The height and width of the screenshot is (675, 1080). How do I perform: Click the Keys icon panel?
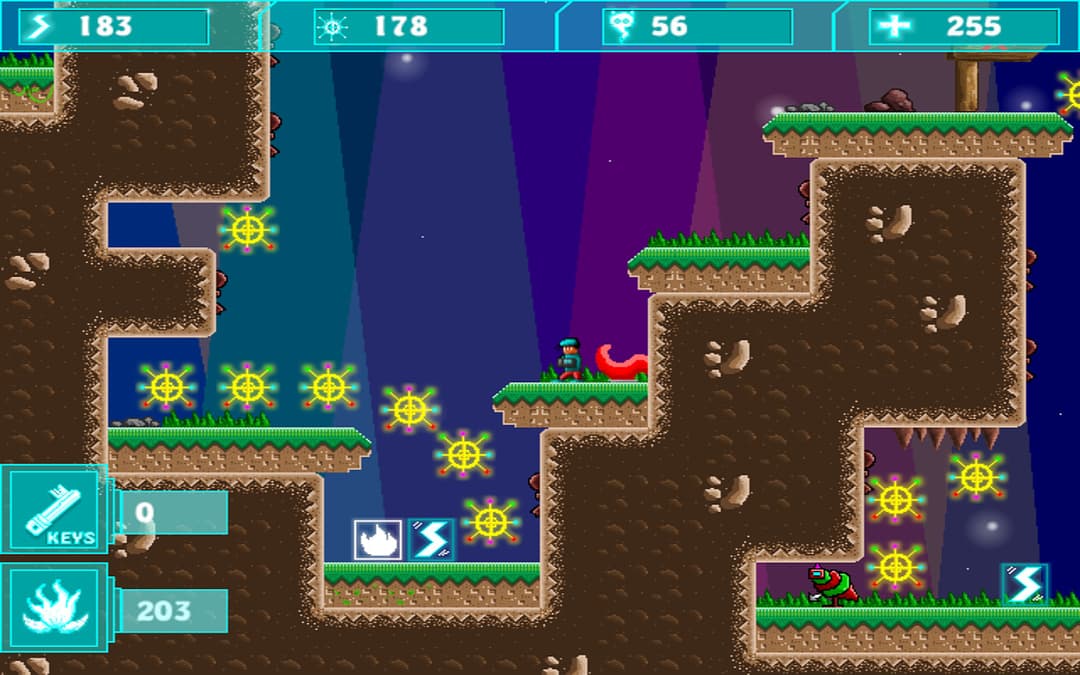[53, 509]
